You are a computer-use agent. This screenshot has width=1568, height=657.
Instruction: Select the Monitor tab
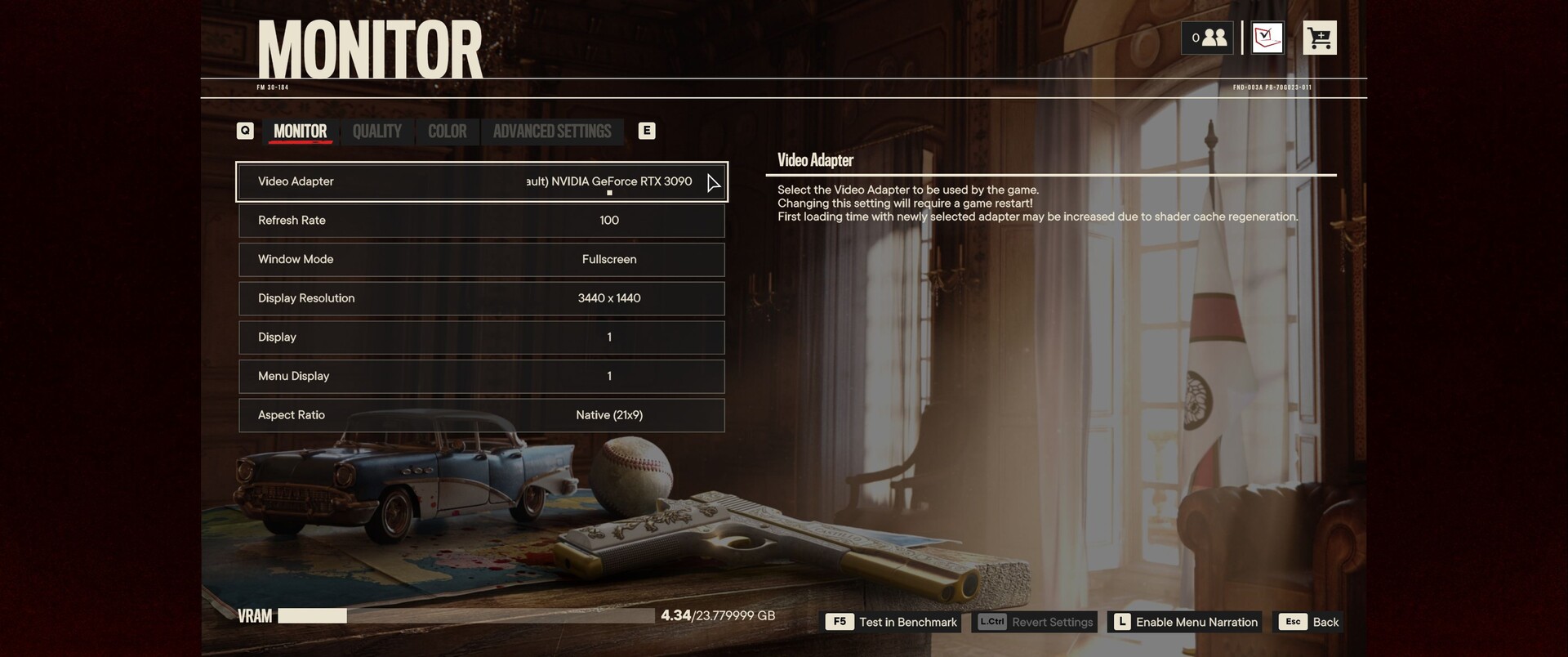click(x=300, y=132)
